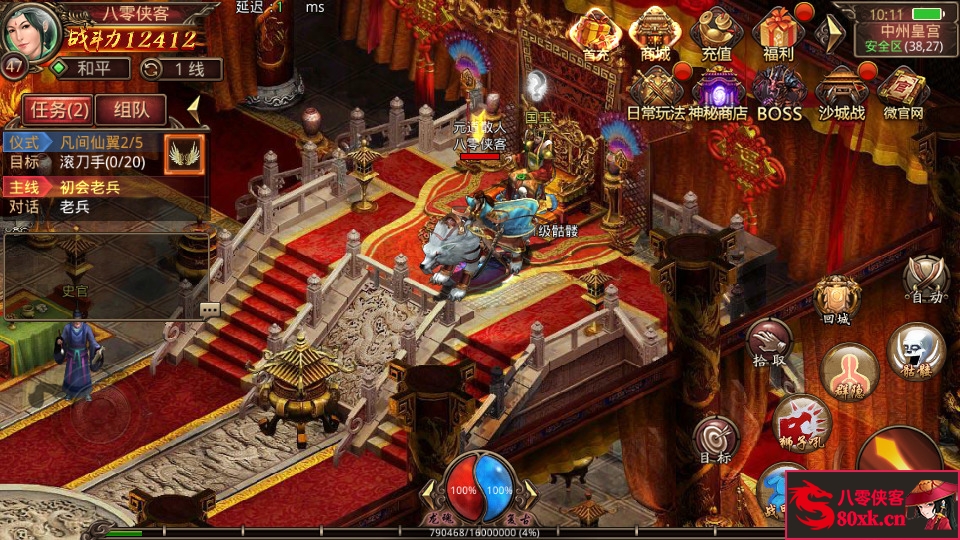Open the 商城 shop
Viewport: 960px width, 540px height.
655,35
